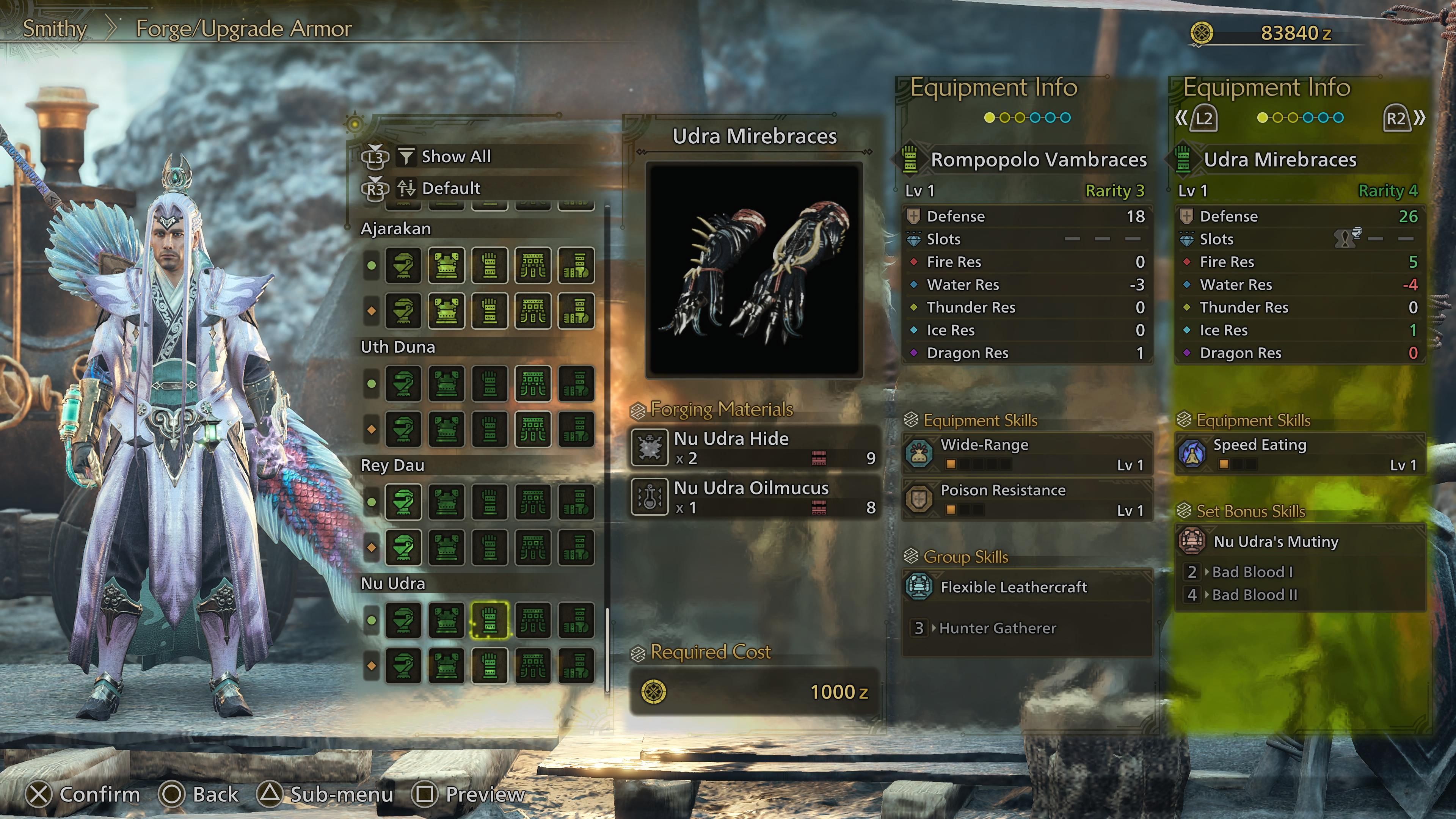Click the Speed Eating skill icon
This screenshot has width=1456, height=819.
pos(1192,455)
